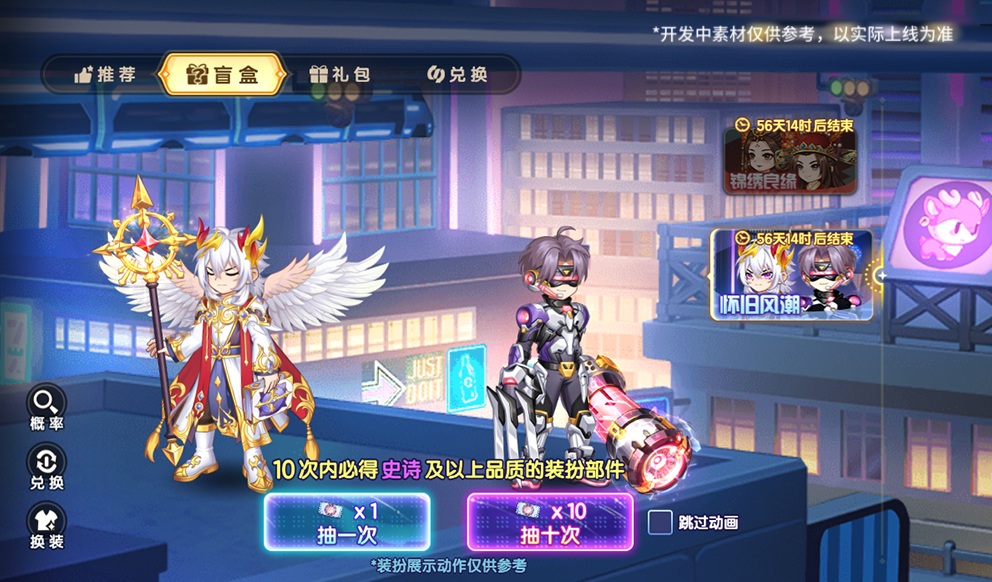
Task: Open the 礼包 tab
Action: tap(340, 75)
